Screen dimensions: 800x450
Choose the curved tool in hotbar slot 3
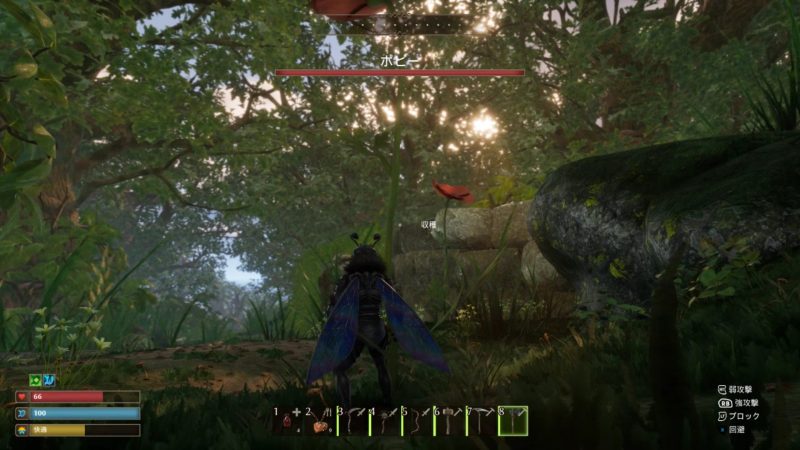(x=353, y=422)
